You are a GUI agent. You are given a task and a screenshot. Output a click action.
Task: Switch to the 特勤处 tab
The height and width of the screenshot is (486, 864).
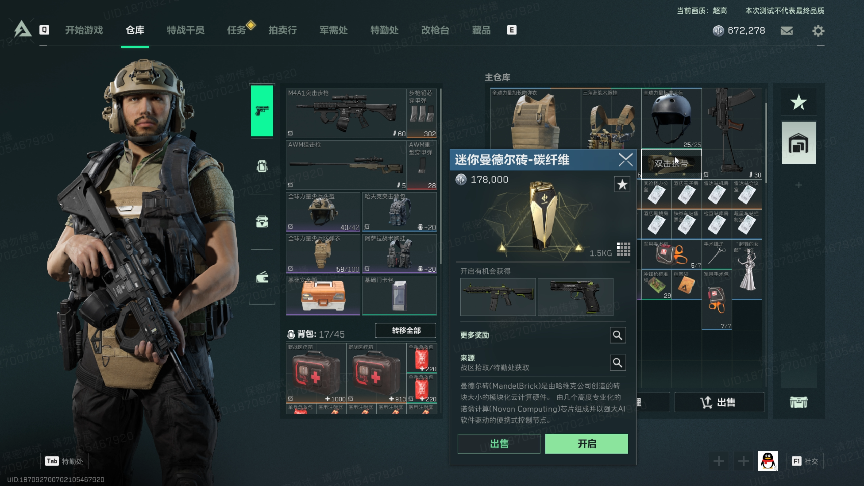[x=384, y=30]
